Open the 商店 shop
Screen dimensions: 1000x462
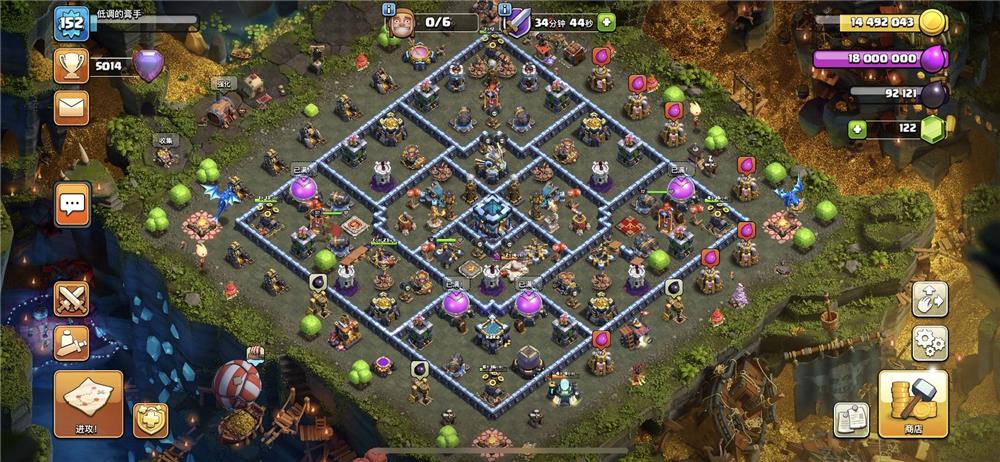912,402
